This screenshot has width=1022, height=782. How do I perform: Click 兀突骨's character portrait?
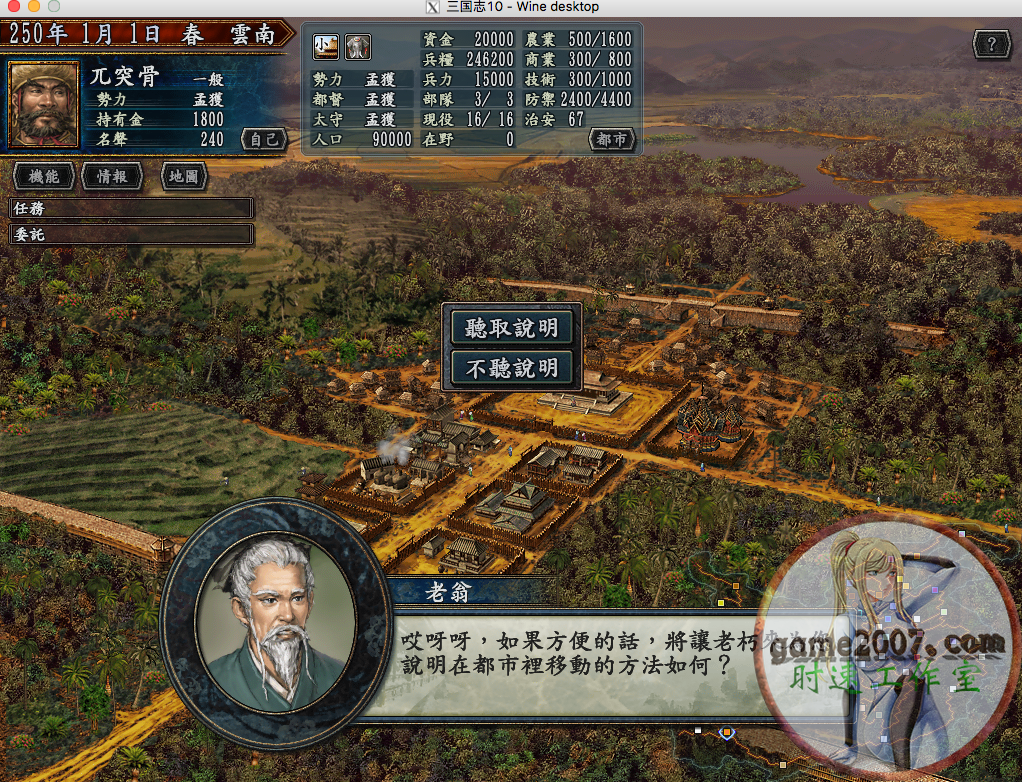[x=43, y=104]
